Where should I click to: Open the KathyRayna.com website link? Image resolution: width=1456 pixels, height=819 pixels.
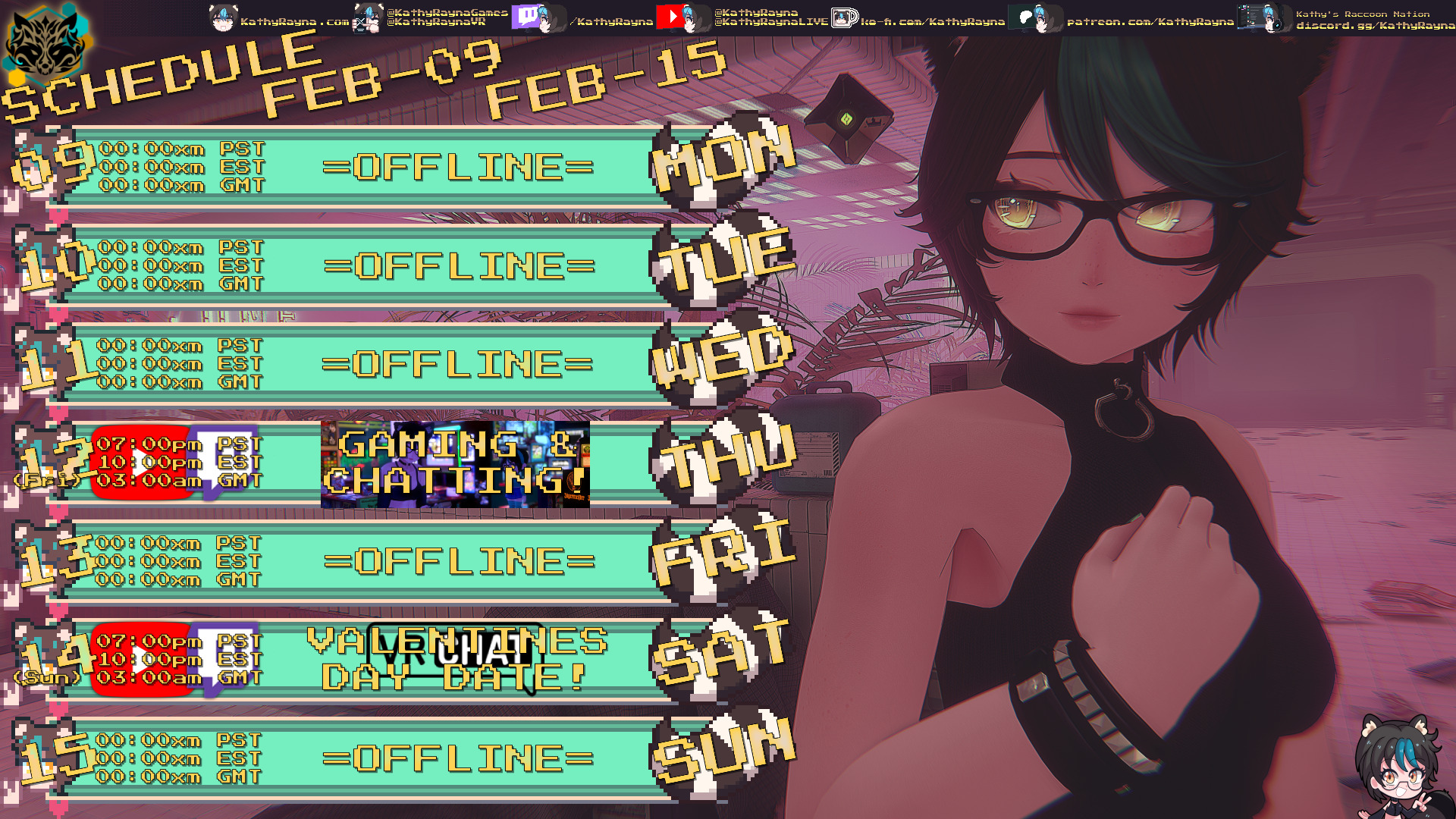(x=294, y=21)
